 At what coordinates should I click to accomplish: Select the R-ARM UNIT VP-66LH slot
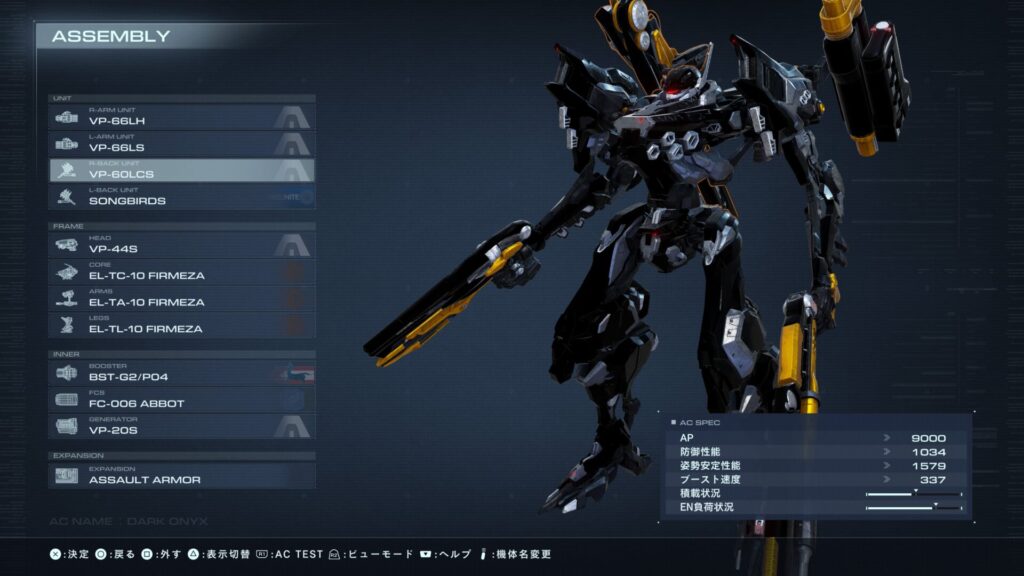182,118
